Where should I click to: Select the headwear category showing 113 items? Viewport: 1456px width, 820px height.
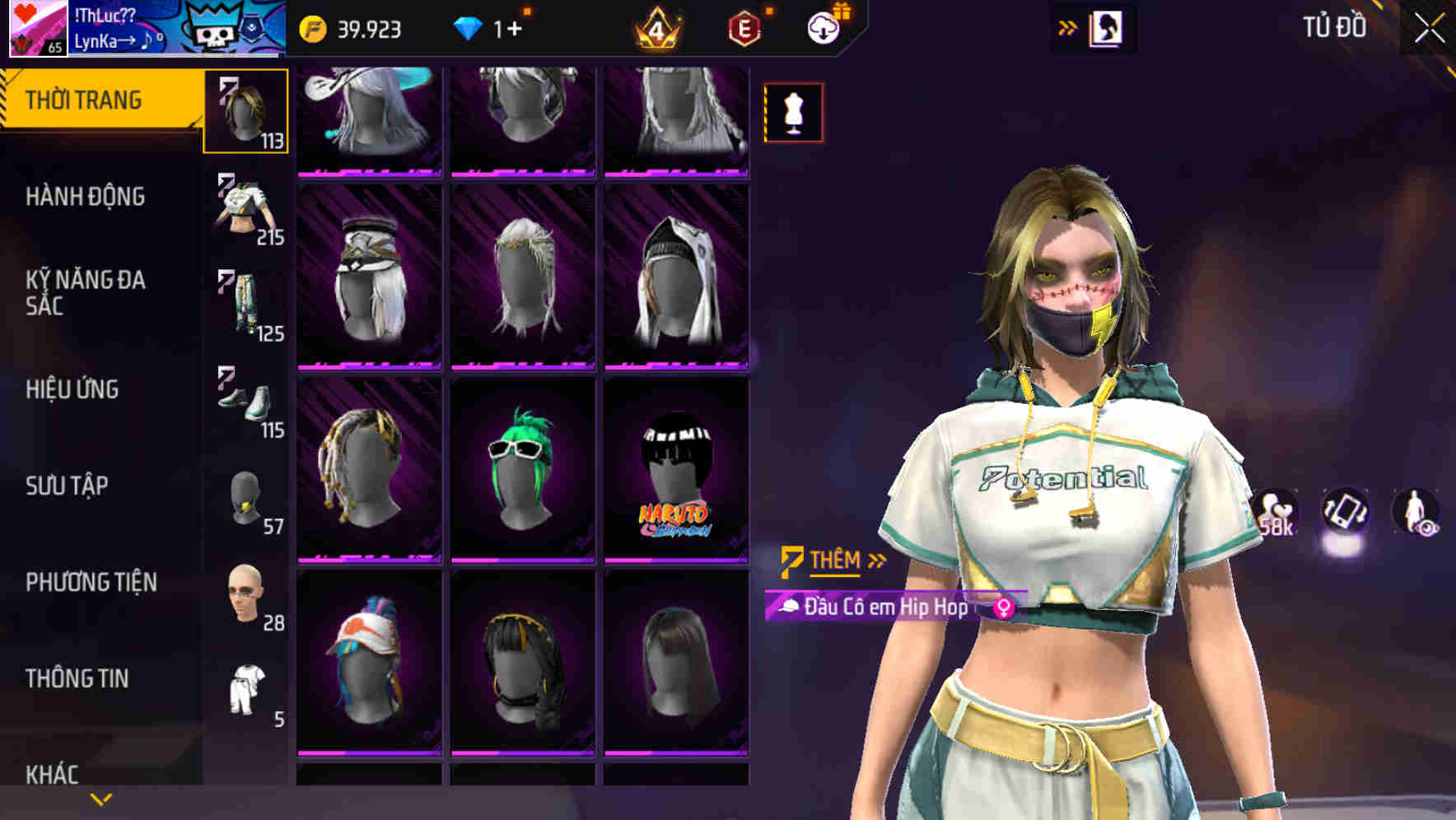[244, 109]
